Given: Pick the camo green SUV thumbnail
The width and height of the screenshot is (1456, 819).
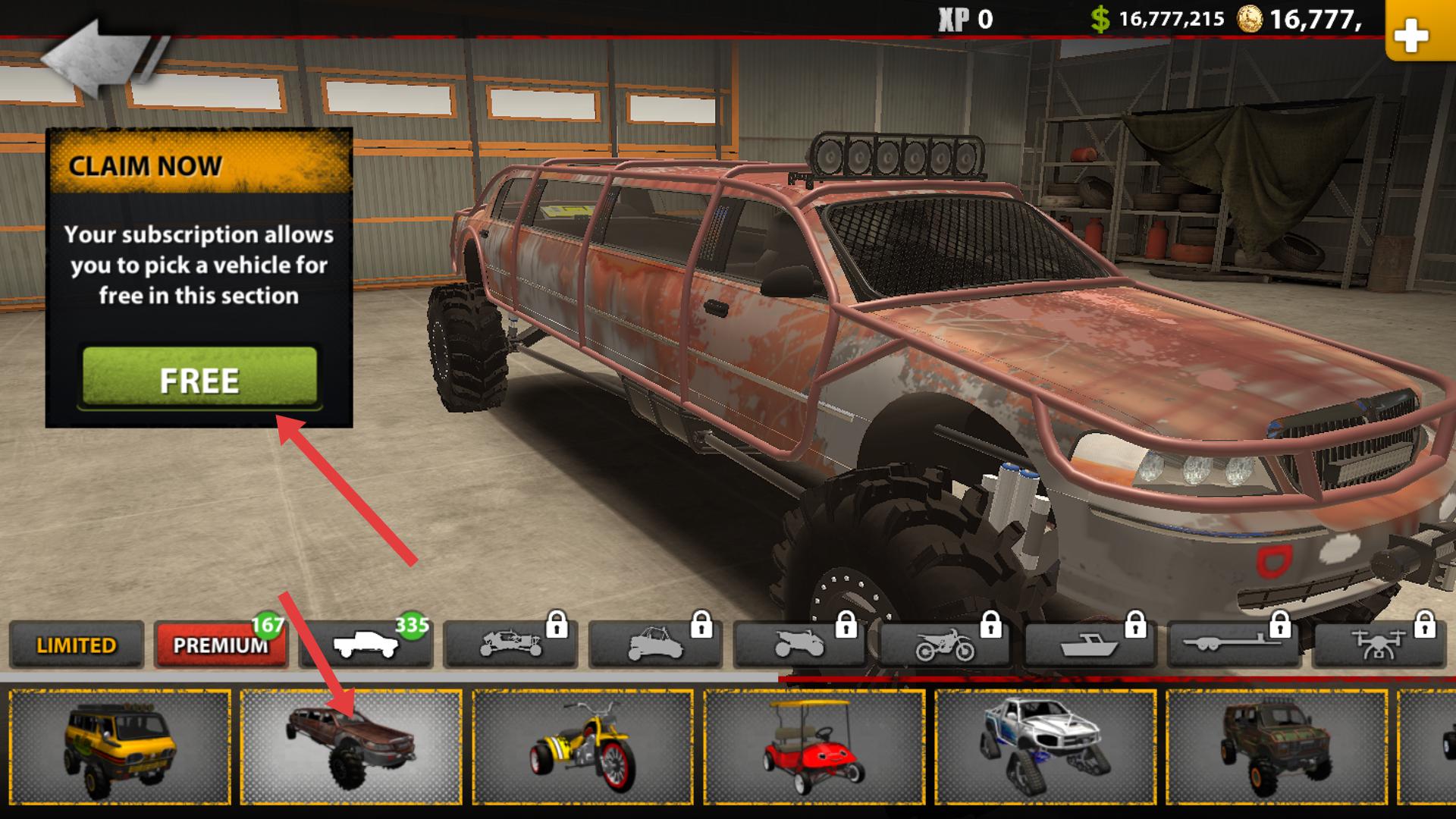Looking at the screenshot, I should (x=1276, y=747).
